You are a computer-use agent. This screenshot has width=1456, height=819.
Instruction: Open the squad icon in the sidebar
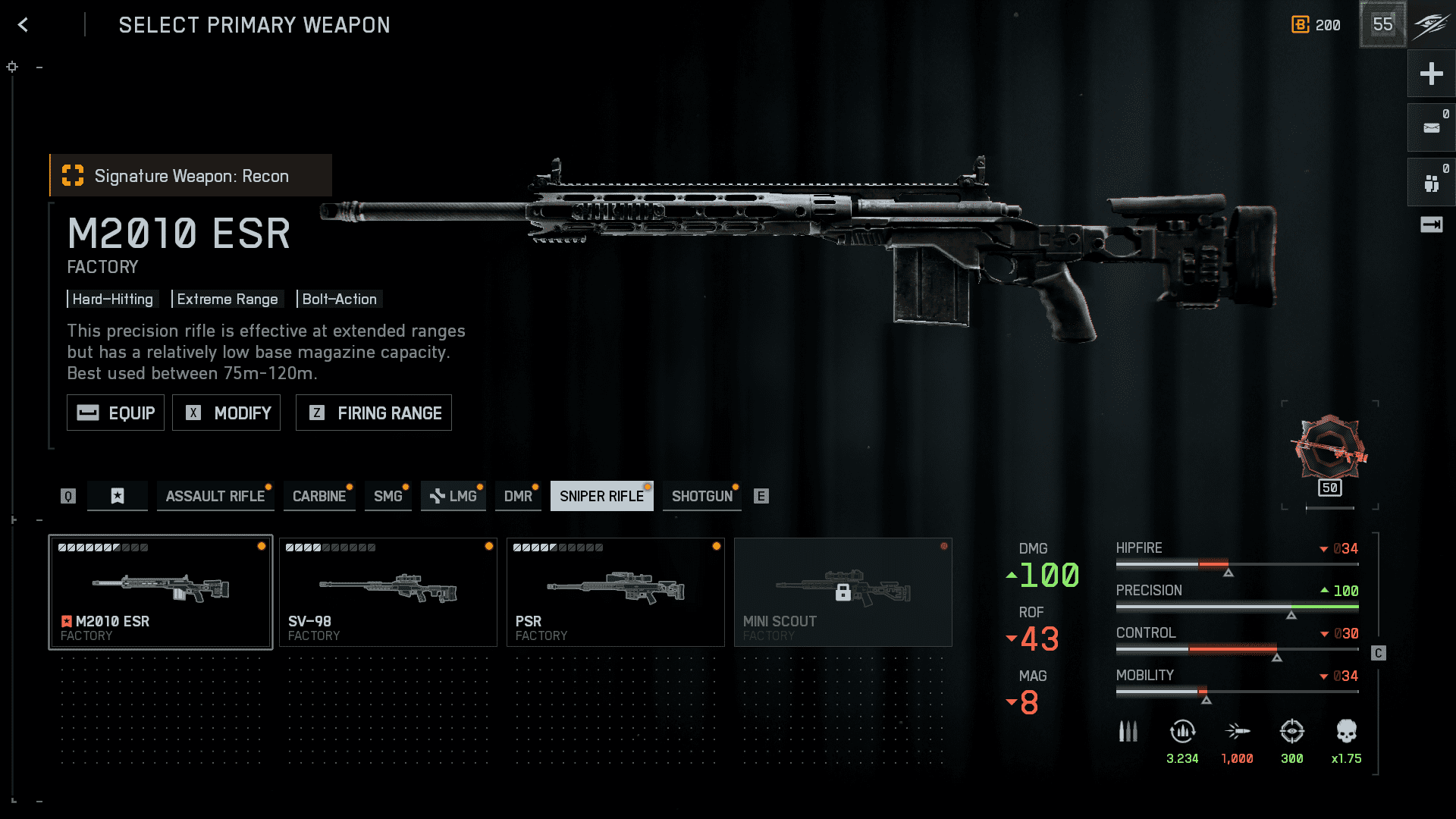1431,183
